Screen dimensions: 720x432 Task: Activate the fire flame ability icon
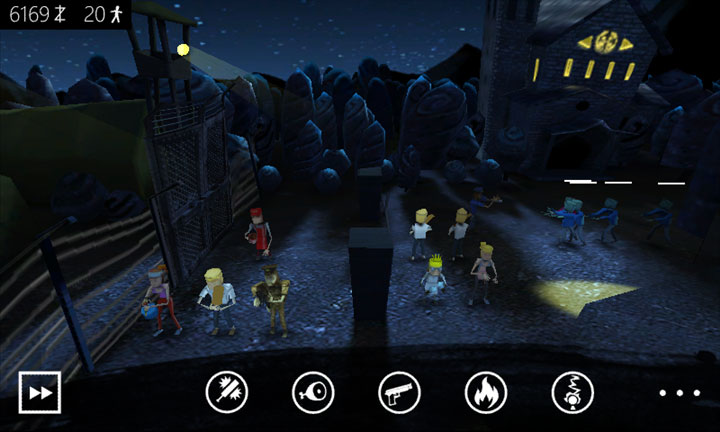click(x=486, y=392)
